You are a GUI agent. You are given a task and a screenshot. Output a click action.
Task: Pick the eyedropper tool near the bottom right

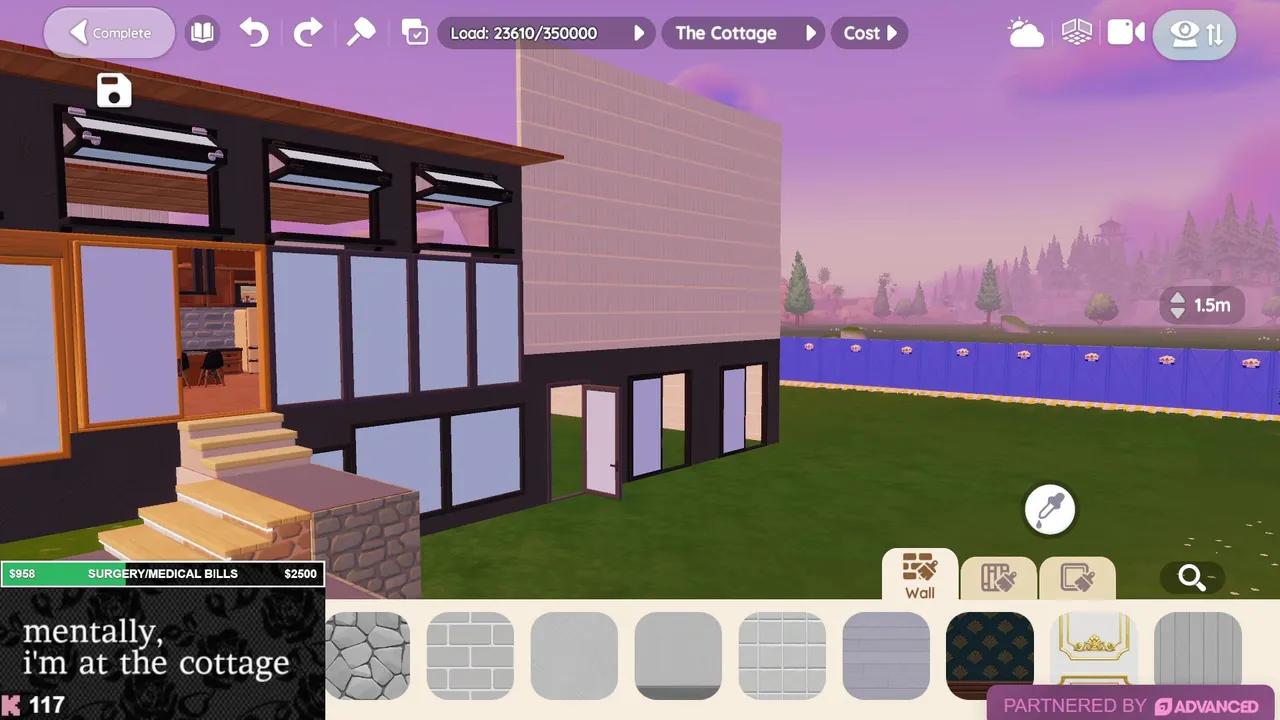click(1049, 509)
